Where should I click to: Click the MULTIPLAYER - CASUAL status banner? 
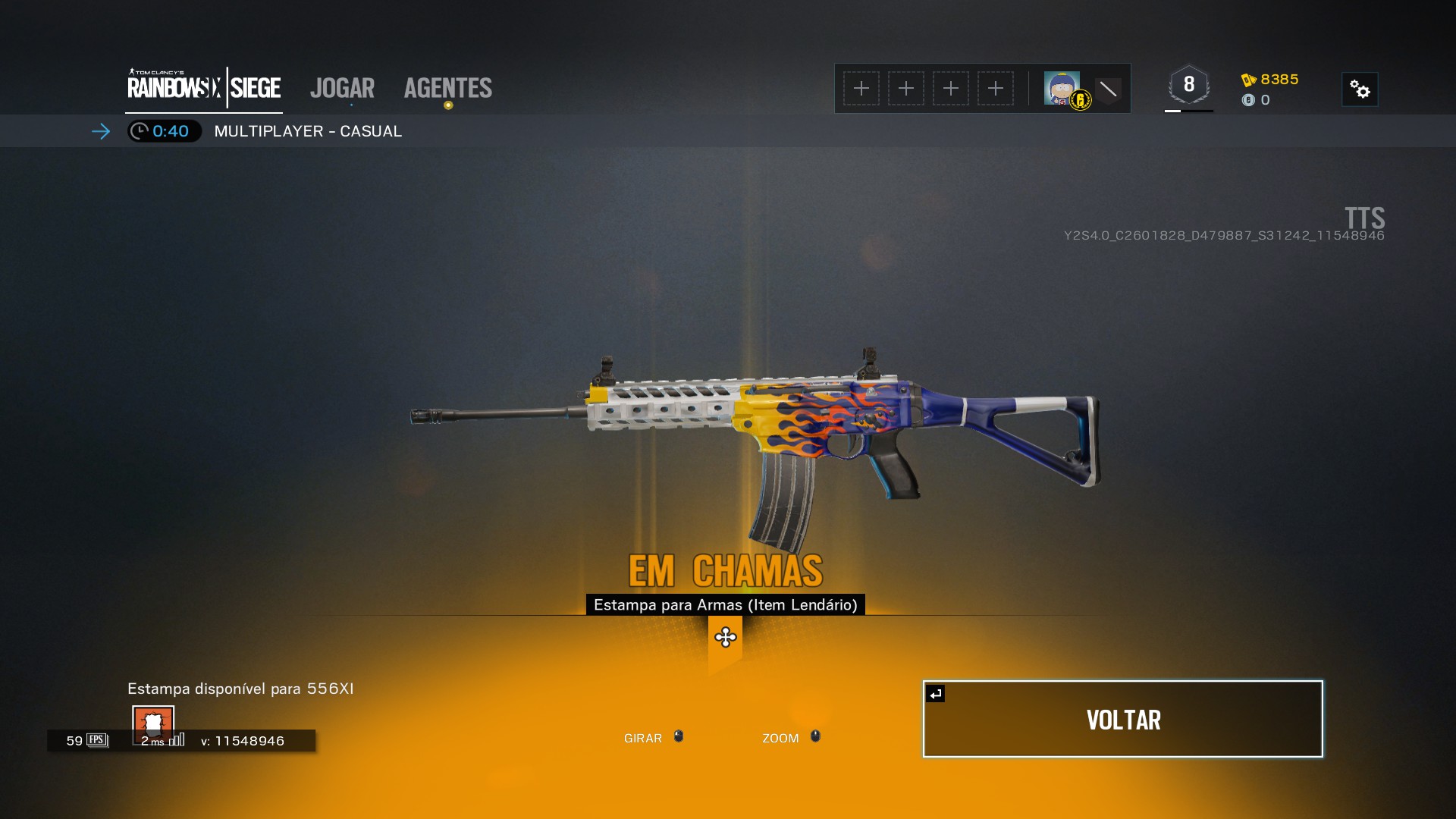point(307,130)
